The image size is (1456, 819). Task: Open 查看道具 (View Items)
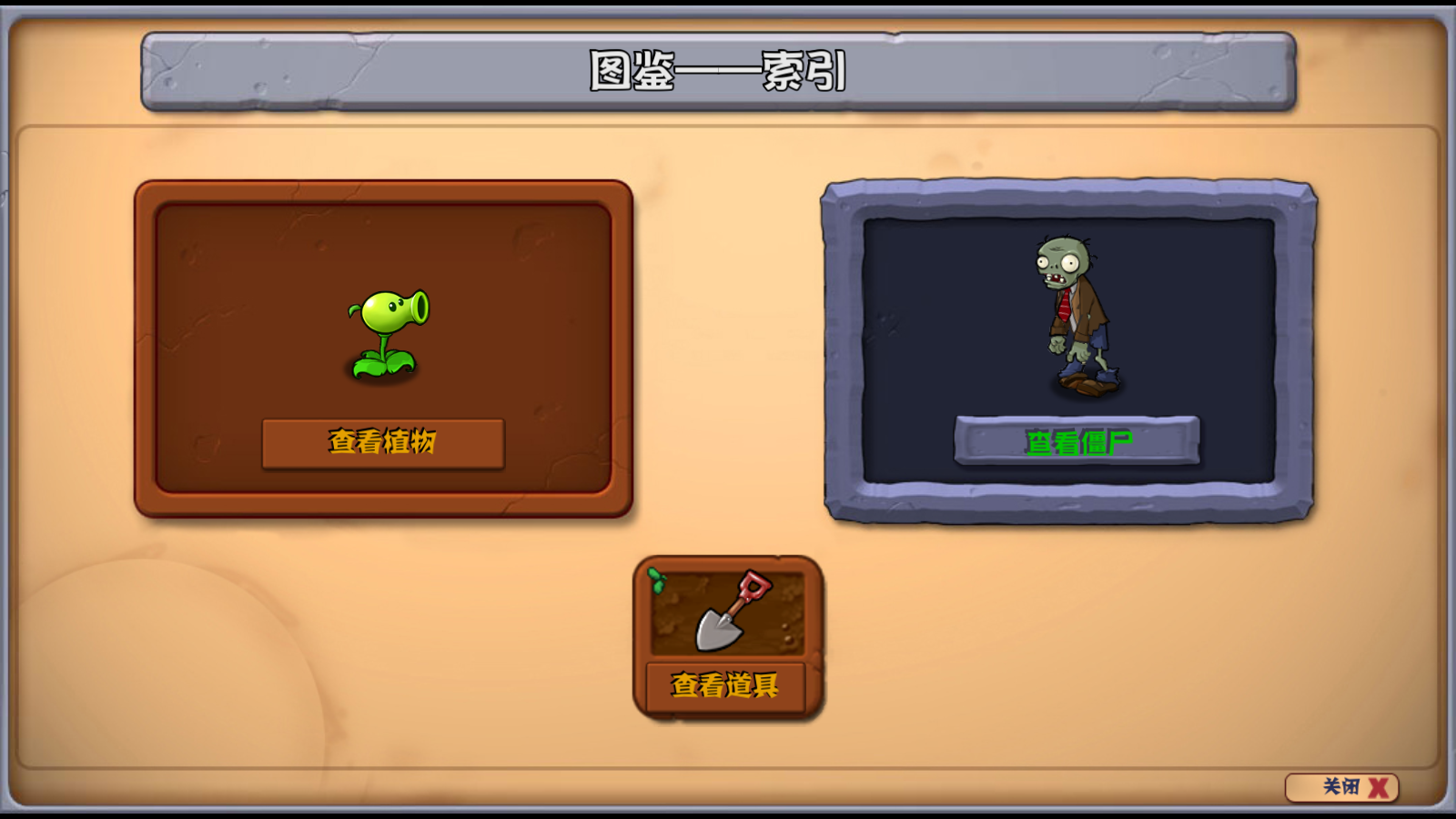pos(725,687)
